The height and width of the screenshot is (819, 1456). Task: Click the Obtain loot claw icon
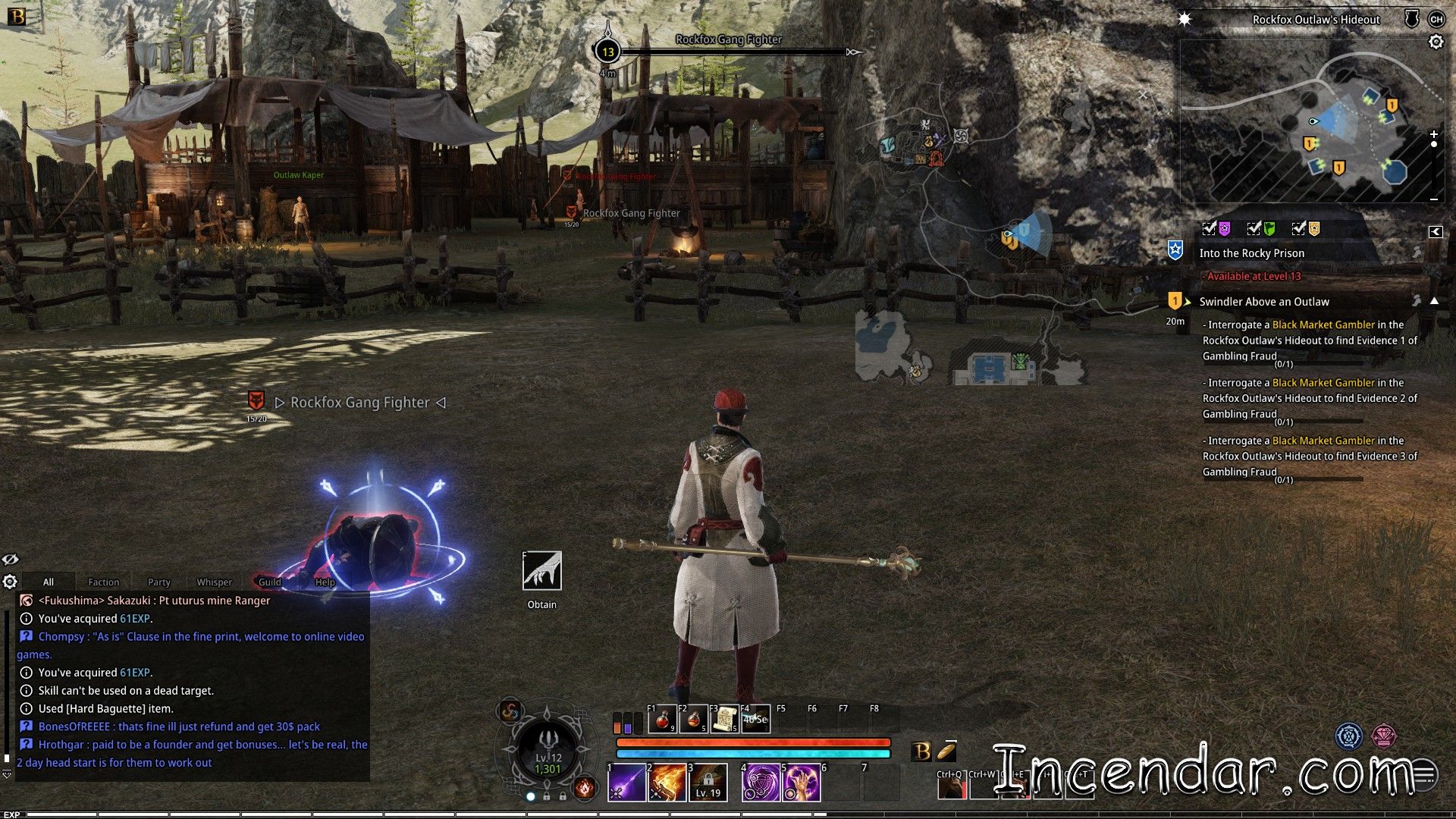pyautogui.click(x=541, y=571)
